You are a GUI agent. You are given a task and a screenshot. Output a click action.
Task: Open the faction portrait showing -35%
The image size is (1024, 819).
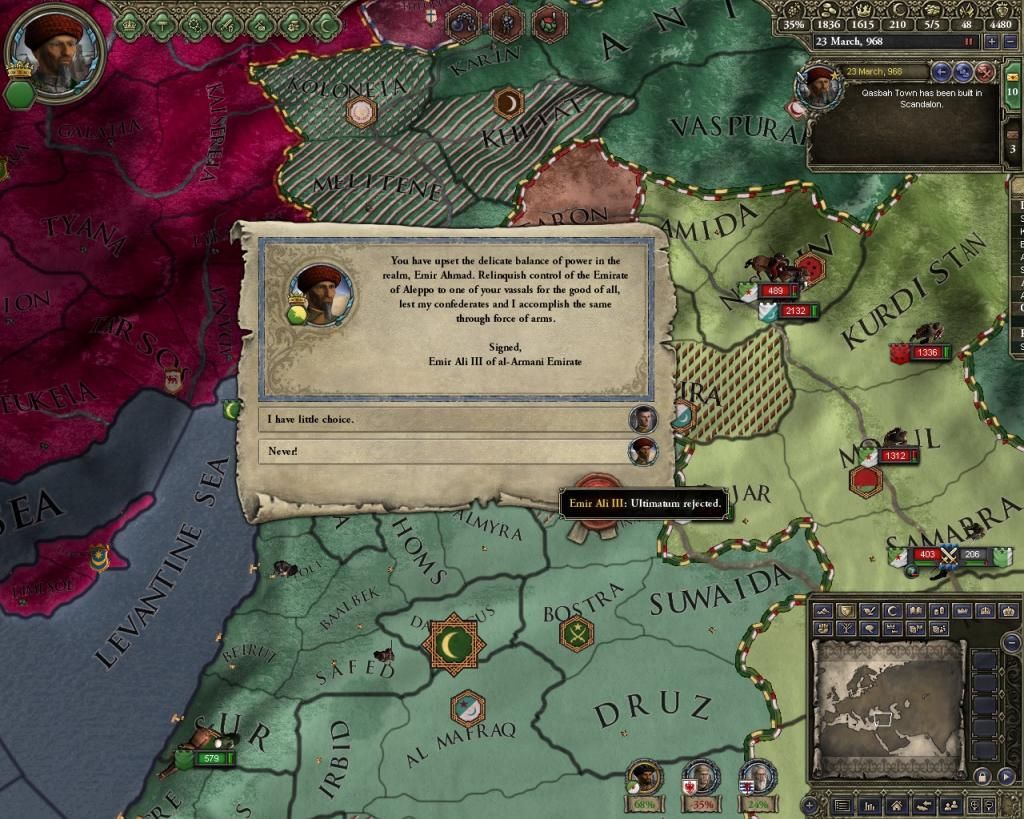point(701,779)
